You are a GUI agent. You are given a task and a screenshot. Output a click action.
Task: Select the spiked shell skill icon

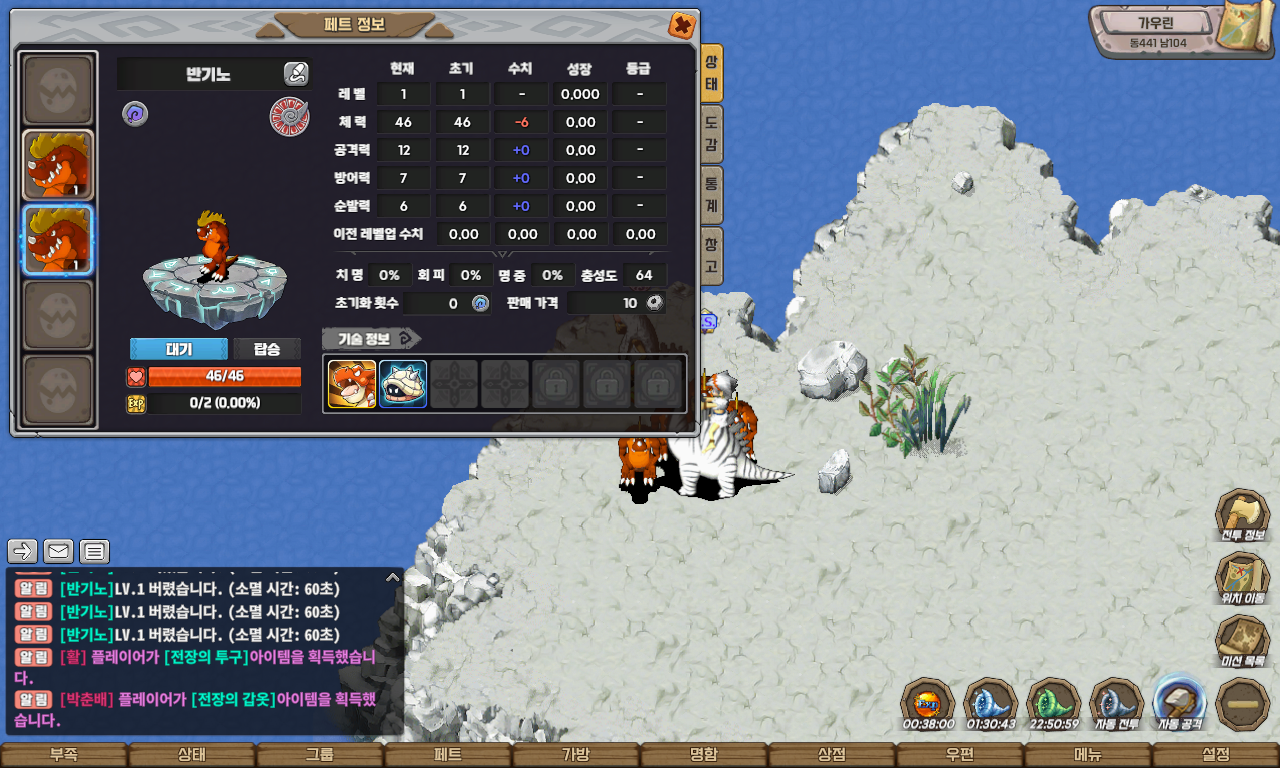(403, 384)
